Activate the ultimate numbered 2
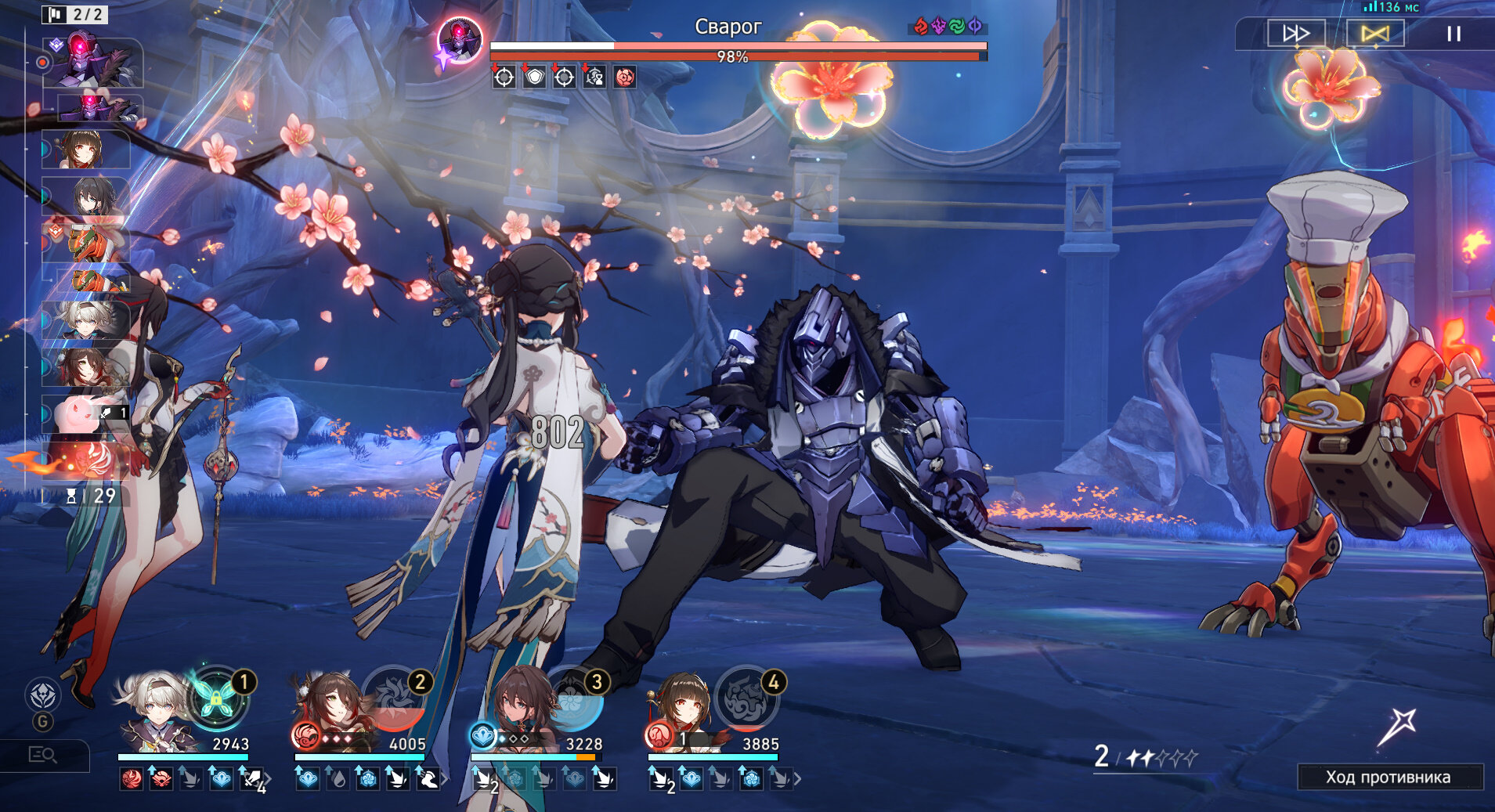This screenshot has width=1495, height=812. point(393,698)
